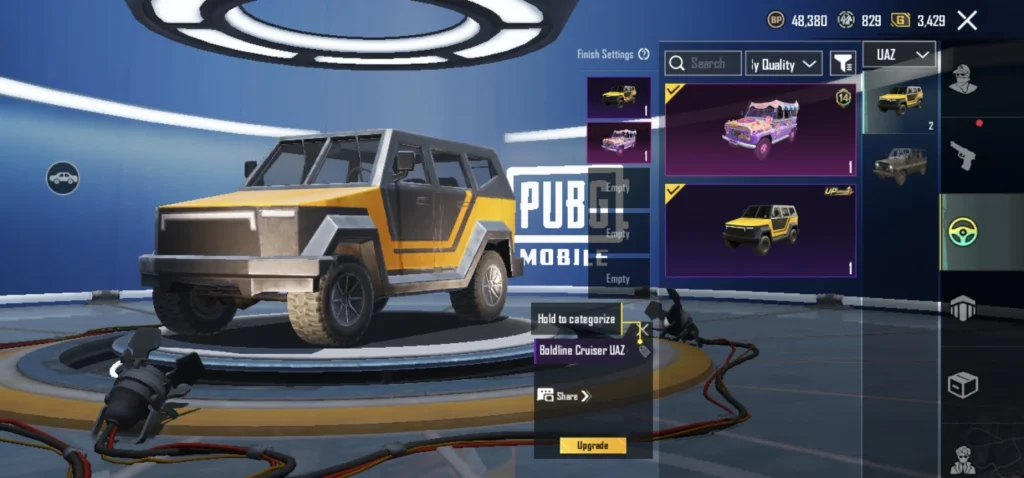Image resolution: width=1024 pixels, height=478 pixels.
Task: Open the Finish Settings help icon
Action: 644,54
